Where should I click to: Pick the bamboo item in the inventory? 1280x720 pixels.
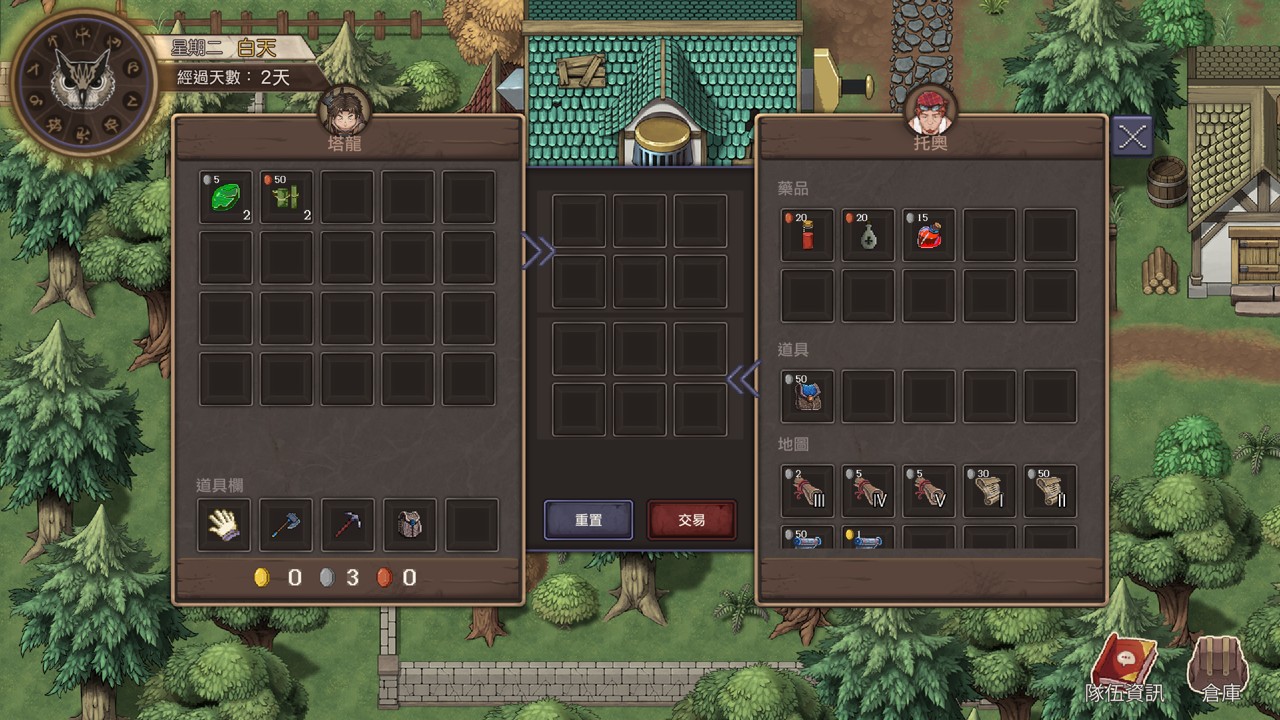(287, 197)
